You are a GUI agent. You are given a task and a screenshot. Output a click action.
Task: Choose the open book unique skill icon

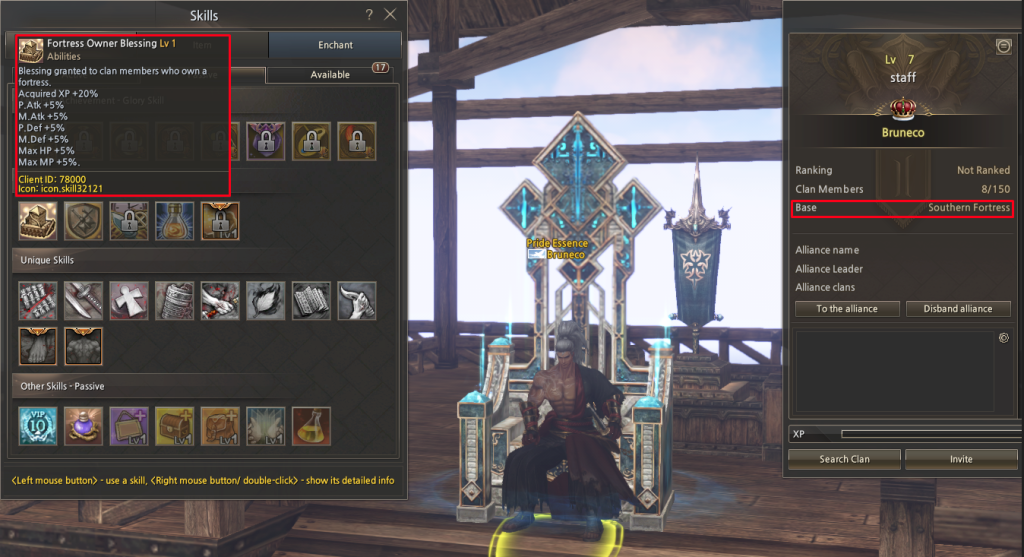coord(312,300)
